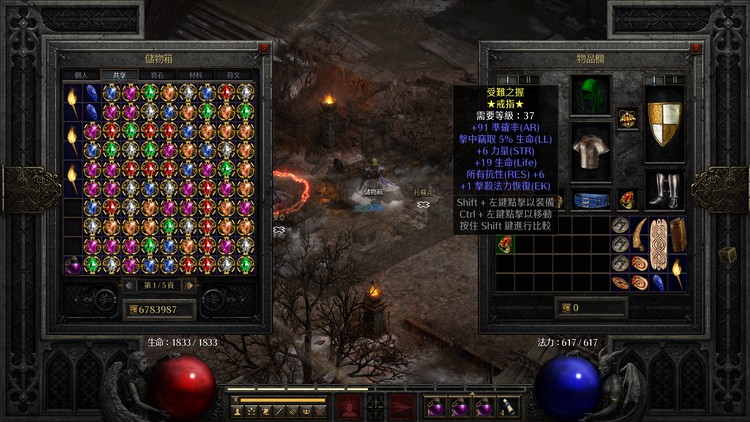This screenshot has width=750, height=422.
Task: Switch to the 個人 stash tab
Action: click(81, 74)
